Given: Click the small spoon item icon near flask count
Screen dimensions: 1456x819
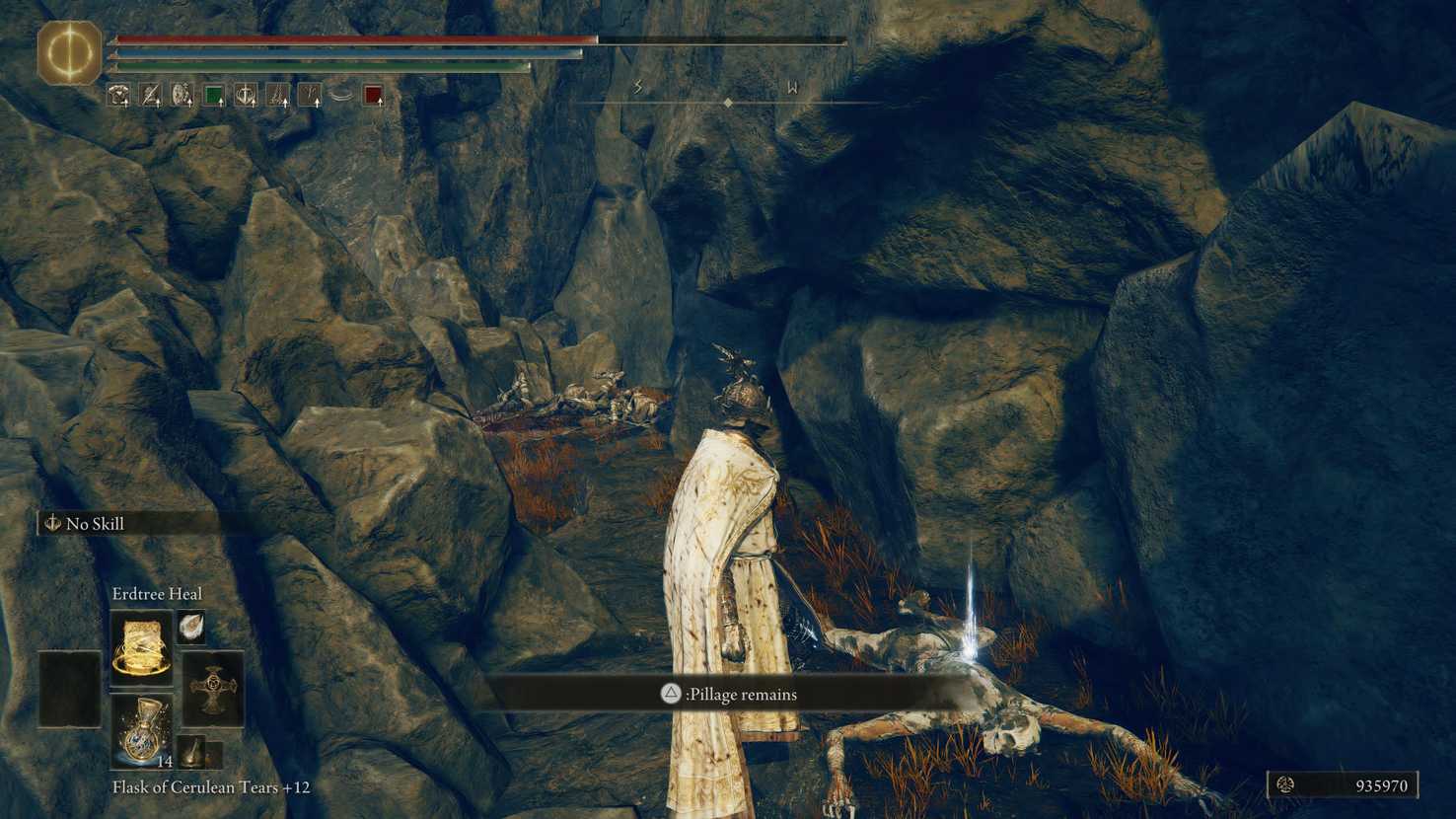Looking at the screenshot, I should tap(191, 754).
